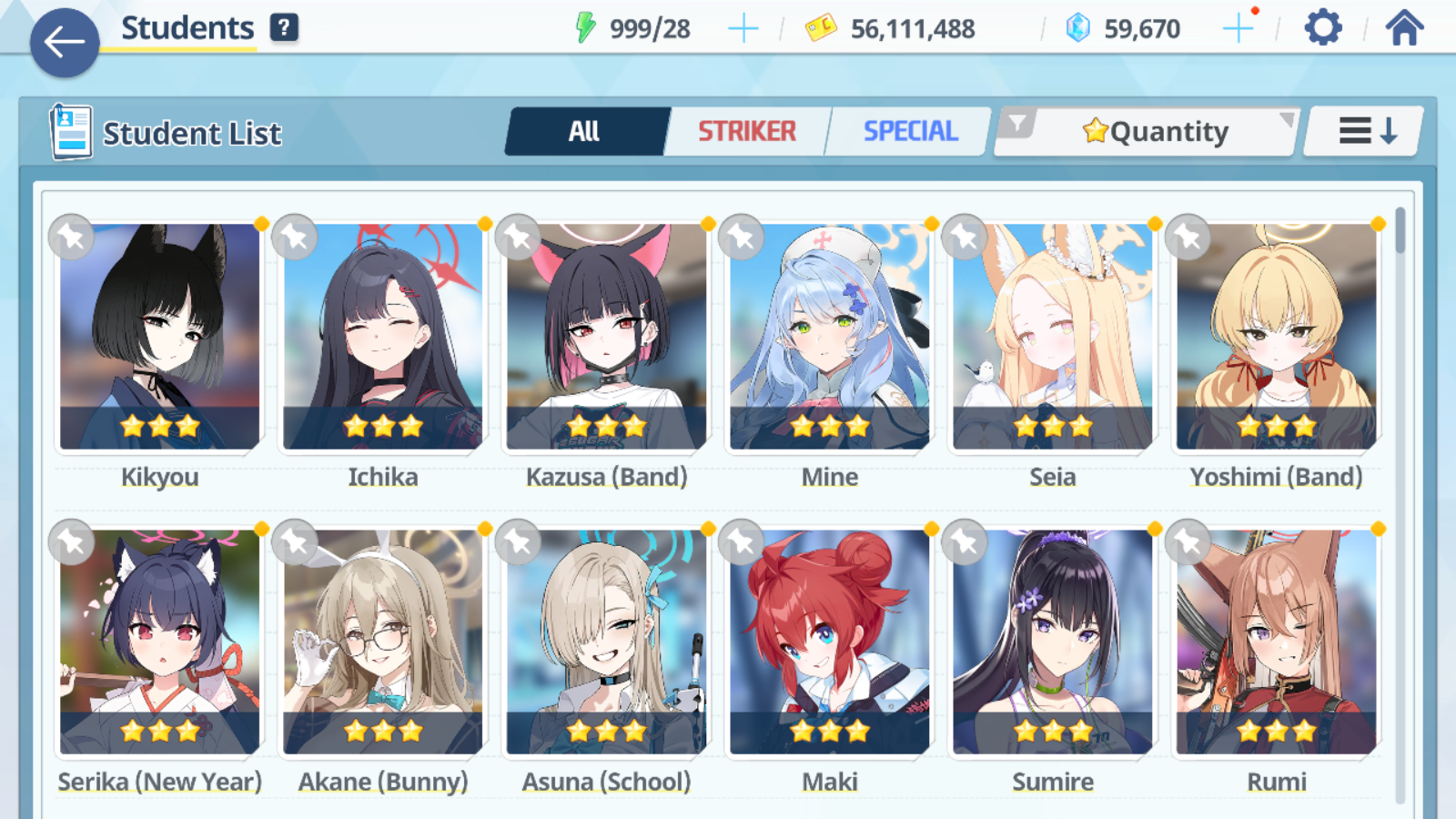Screen dimensions: 1456x819
Task: Open the Quantity sorting dropdown
Action: (1156, 131)
